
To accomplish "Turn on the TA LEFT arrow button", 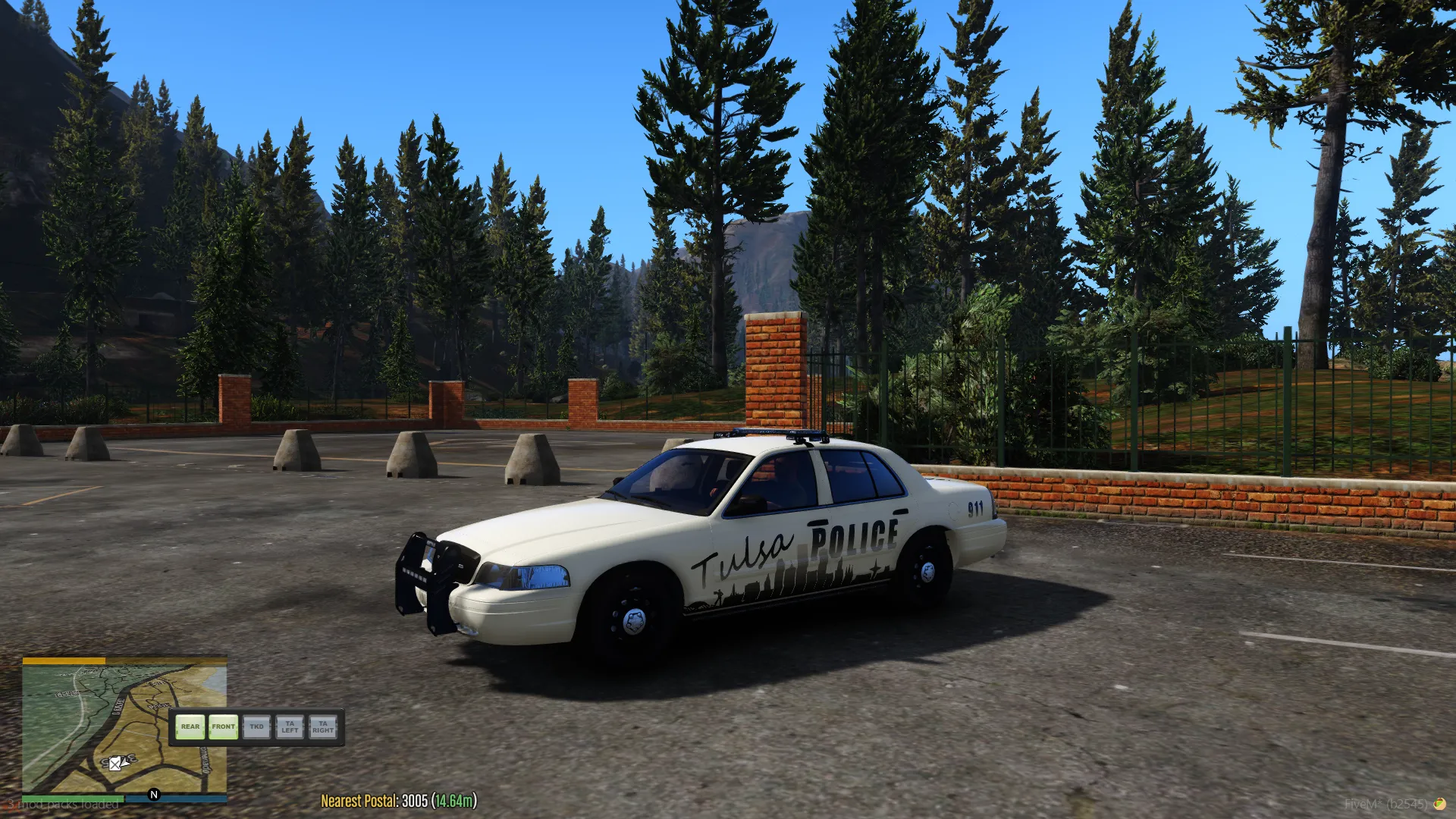I will click(x=290, y=727).
